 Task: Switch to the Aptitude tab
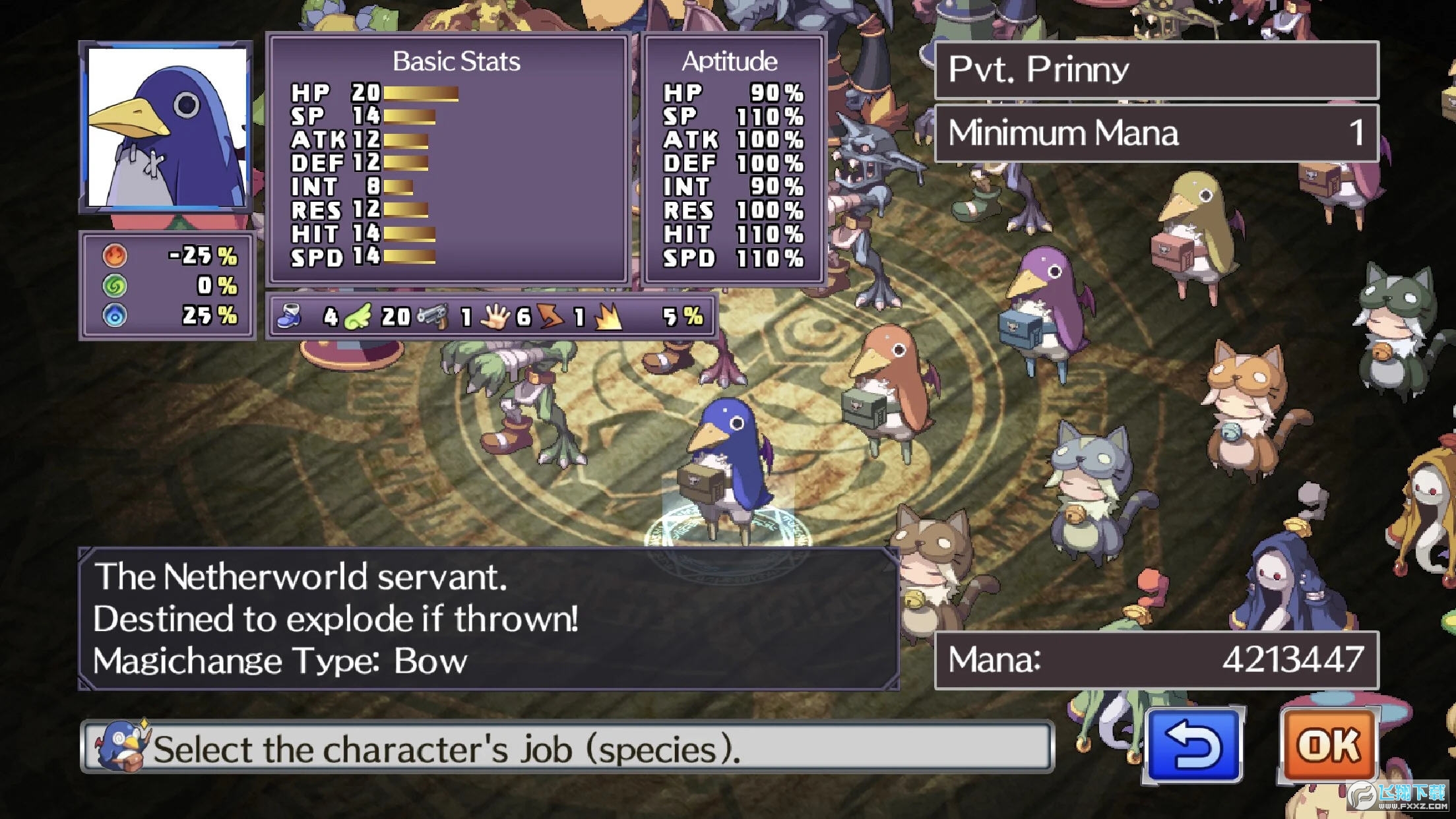coord(730,61)
